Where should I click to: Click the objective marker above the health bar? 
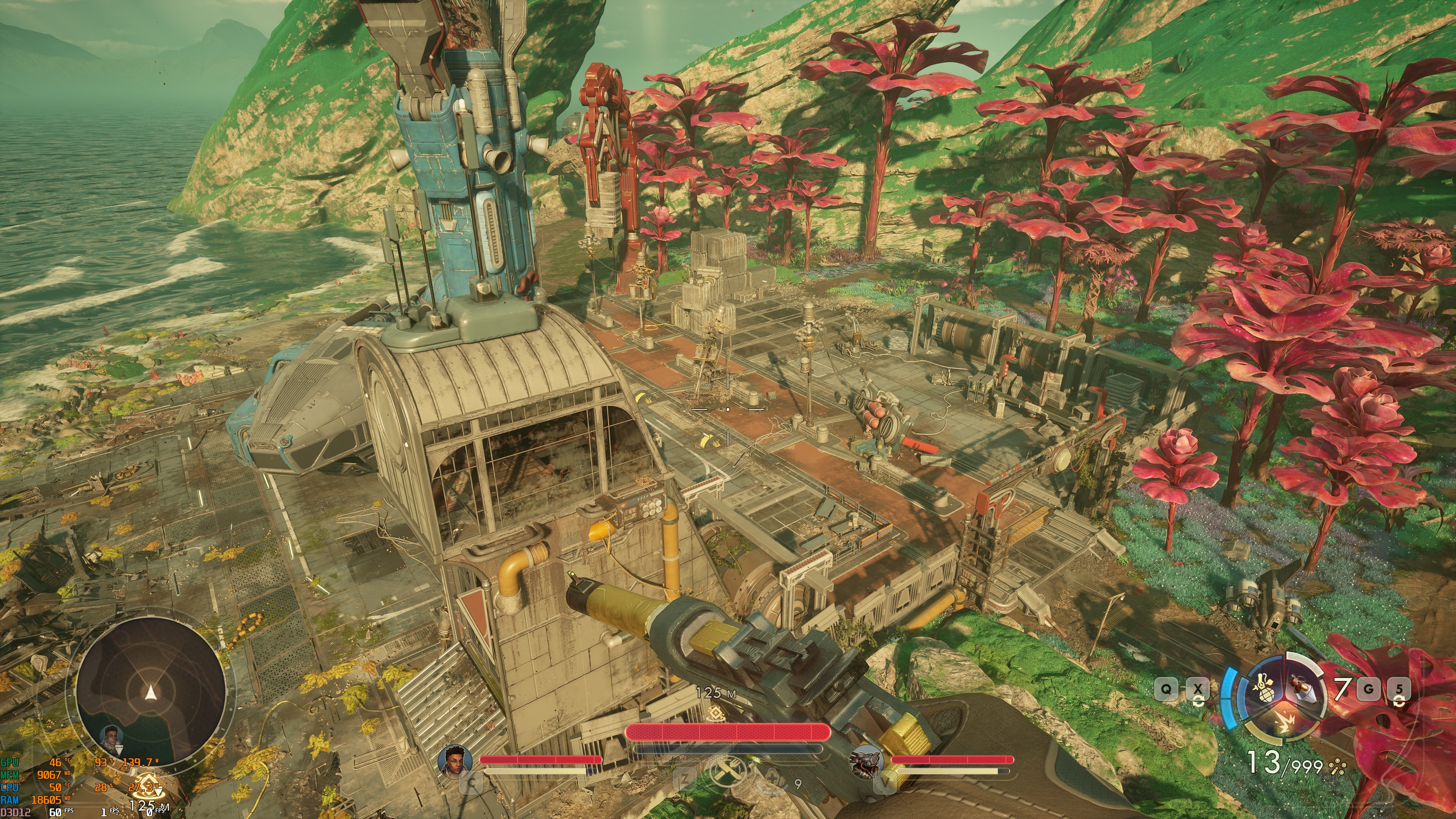click(716, 713)
